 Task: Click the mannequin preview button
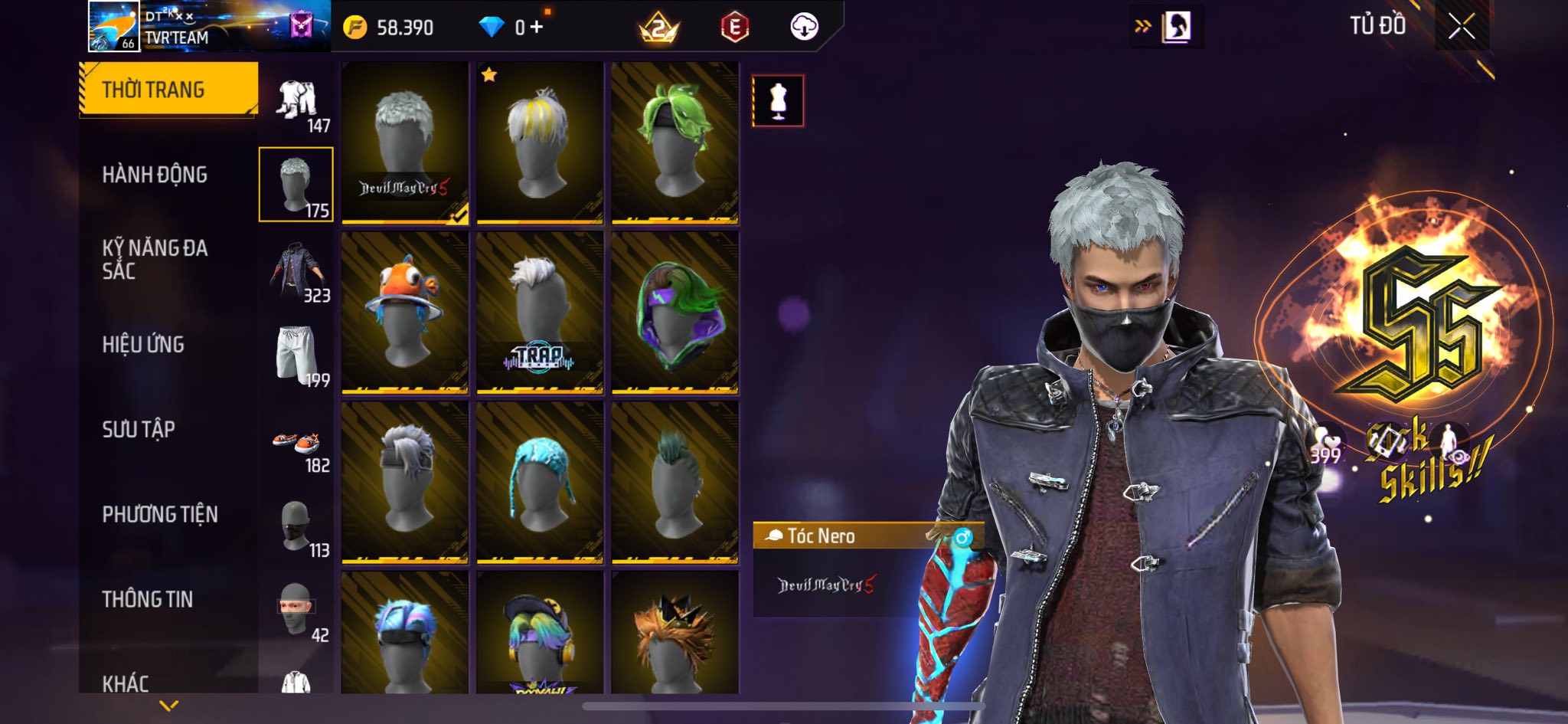pos(778,100)
